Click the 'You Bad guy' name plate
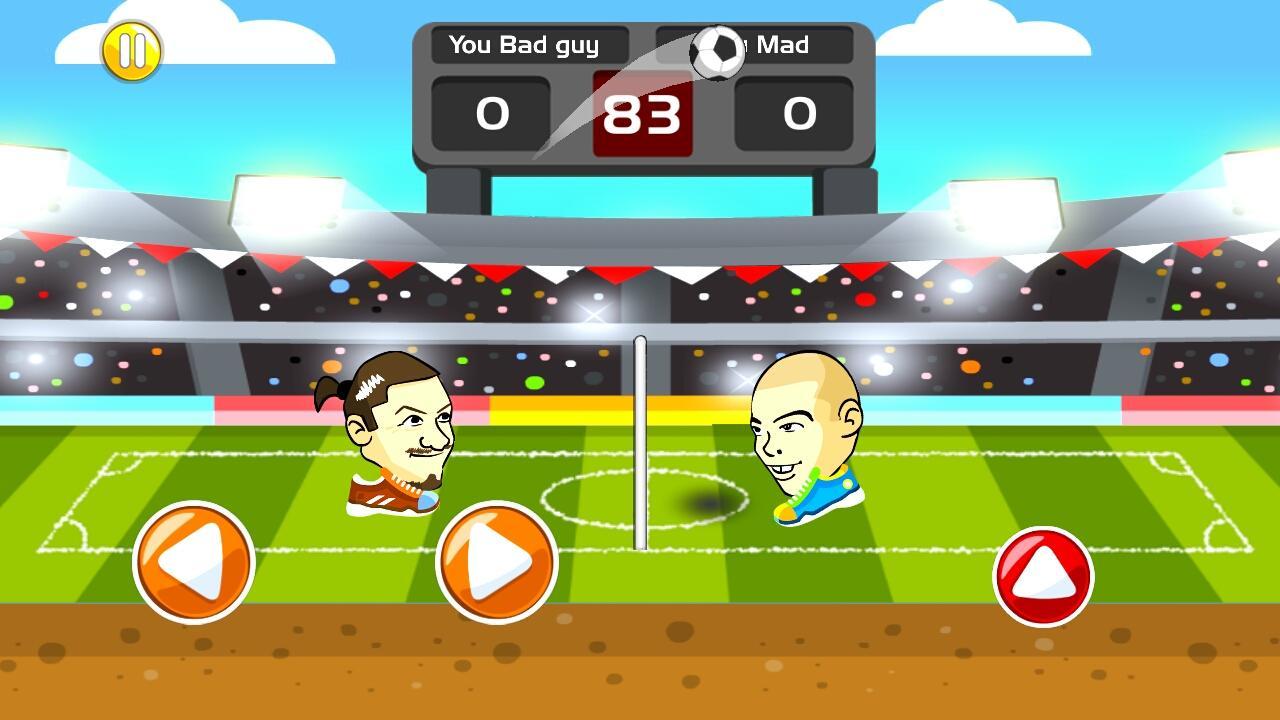Viewport: 1280px width, 720px height. coord(528,45)
